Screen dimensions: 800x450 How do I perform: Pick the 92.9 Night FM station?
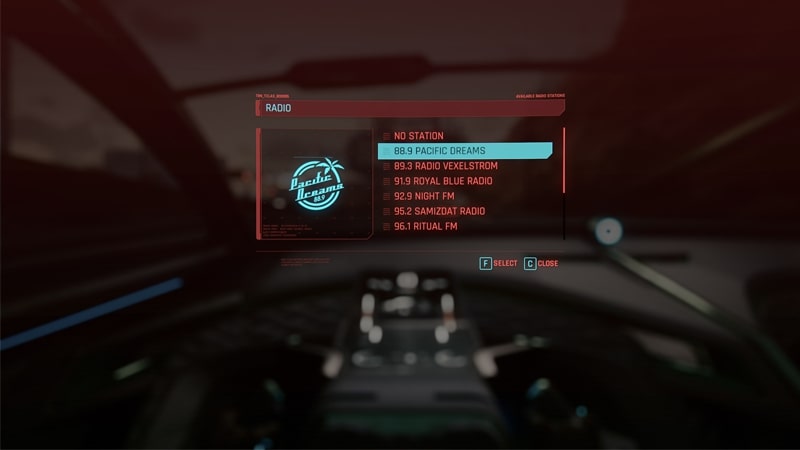[x=427, y=197]
